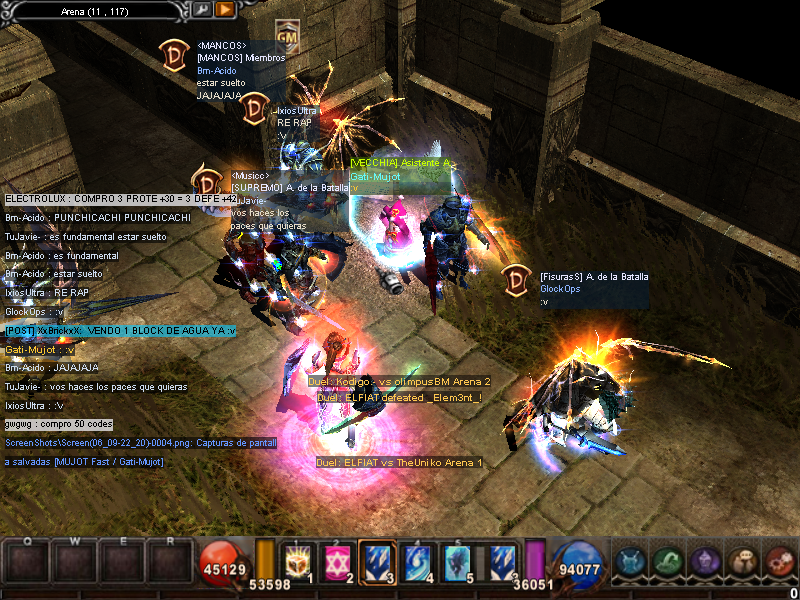The width and height of the screenshot is (800, 600).
Task: Open the blue crossed-swords armor menu icon
Action: click(631, 562)
